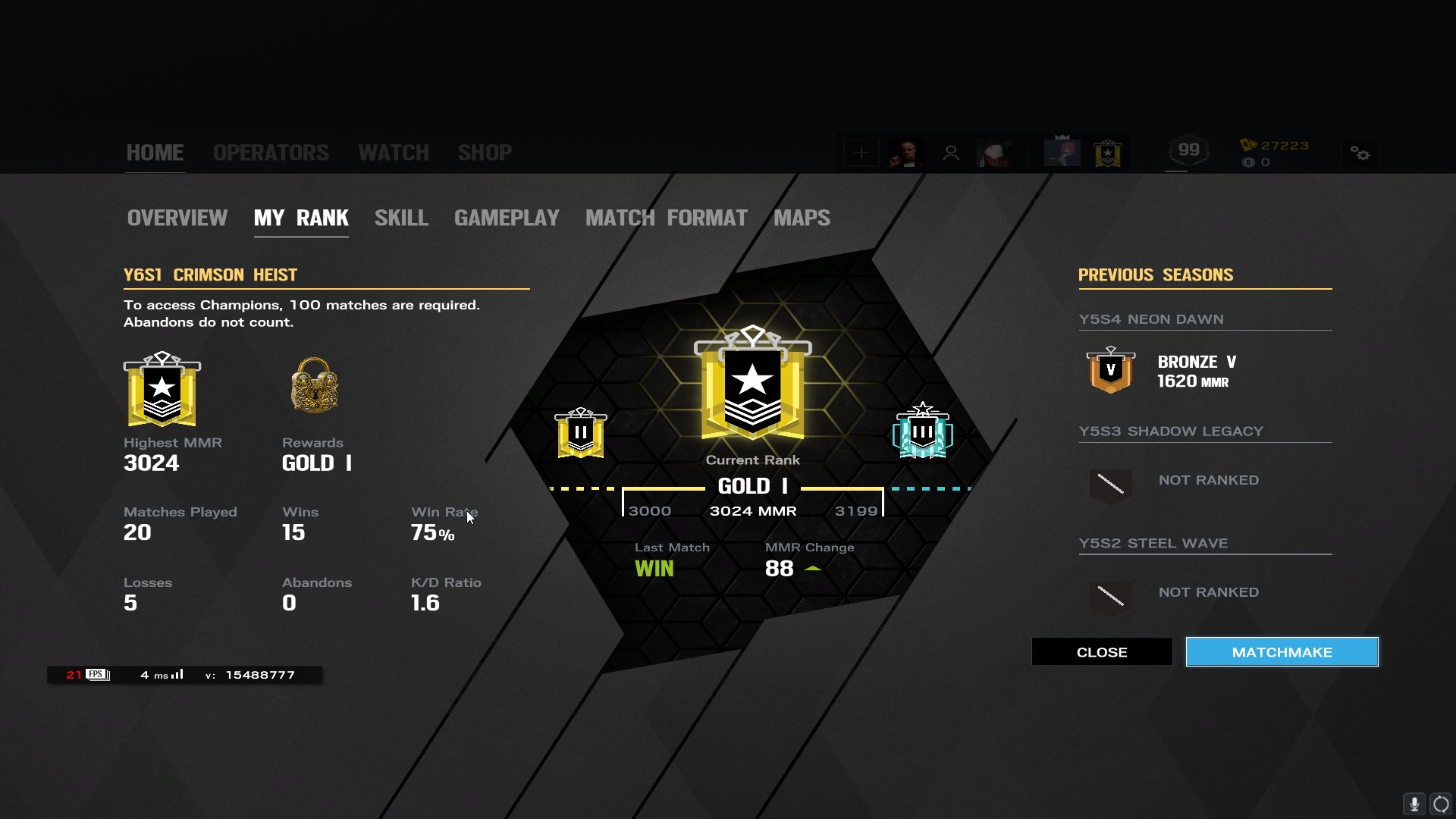Open the Watch menu
Viewport: 1456px width, 819px height.
[393, 152]
